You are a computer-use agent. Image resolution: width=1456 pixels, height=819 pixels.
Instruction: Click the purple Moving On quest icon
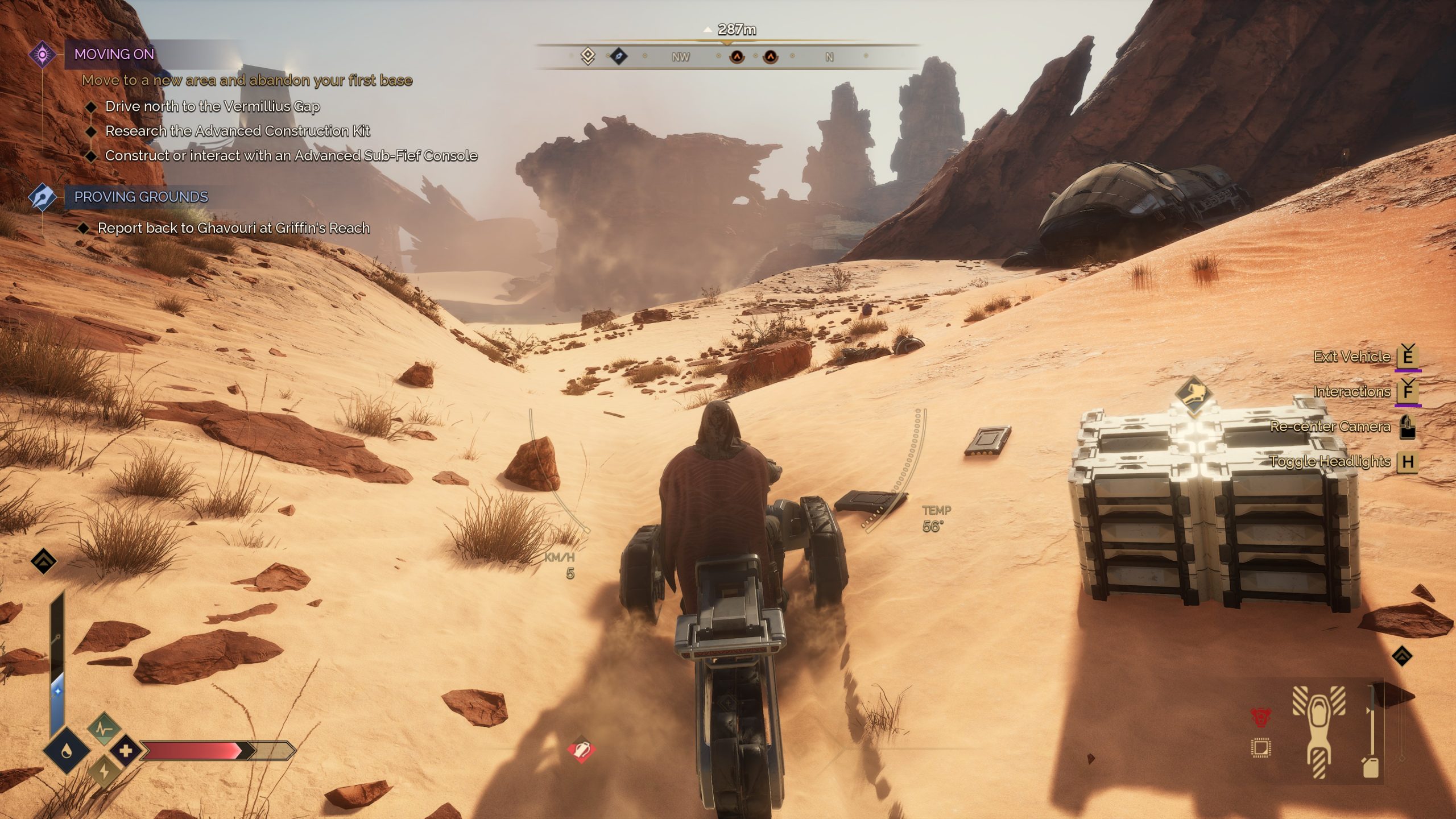[x=43, y=55]
